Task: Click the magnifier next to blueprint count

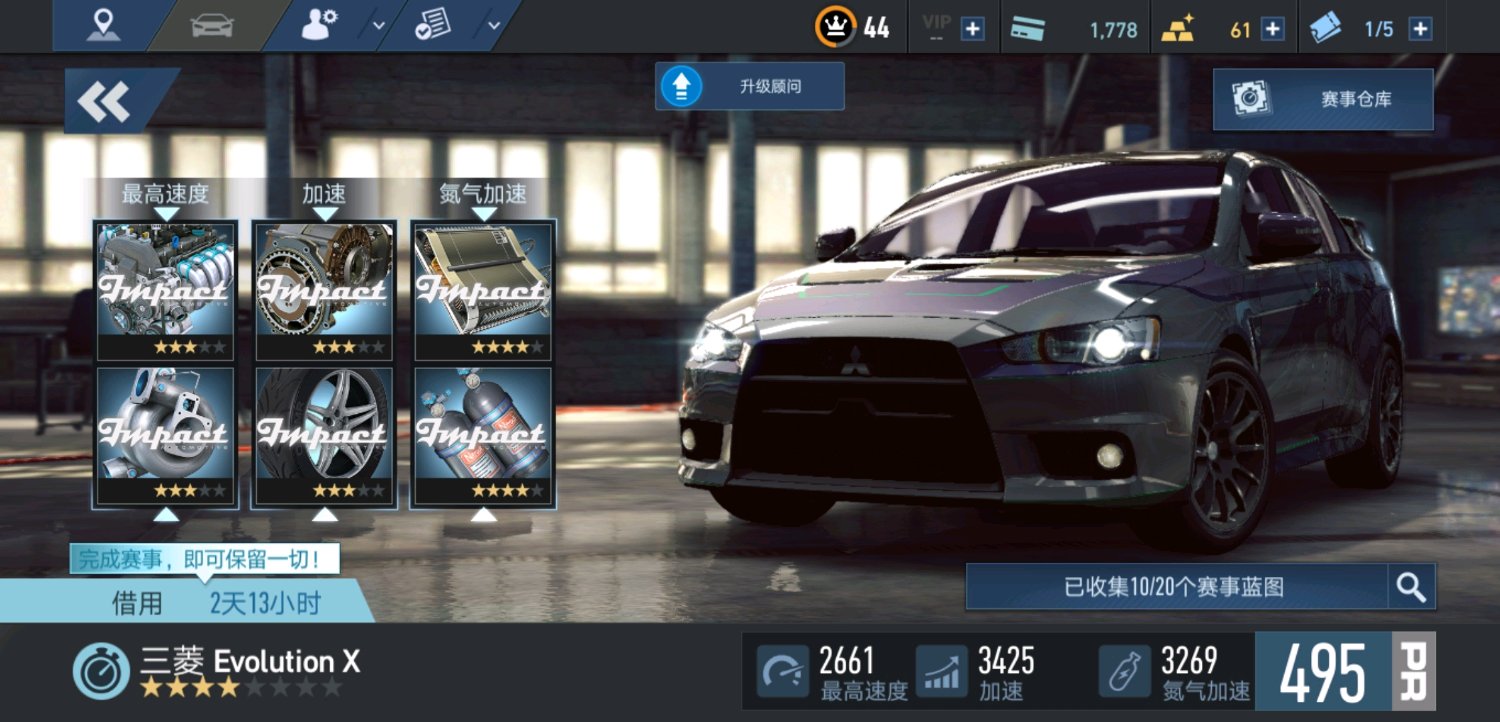Action: click(x=1411, y=587)
